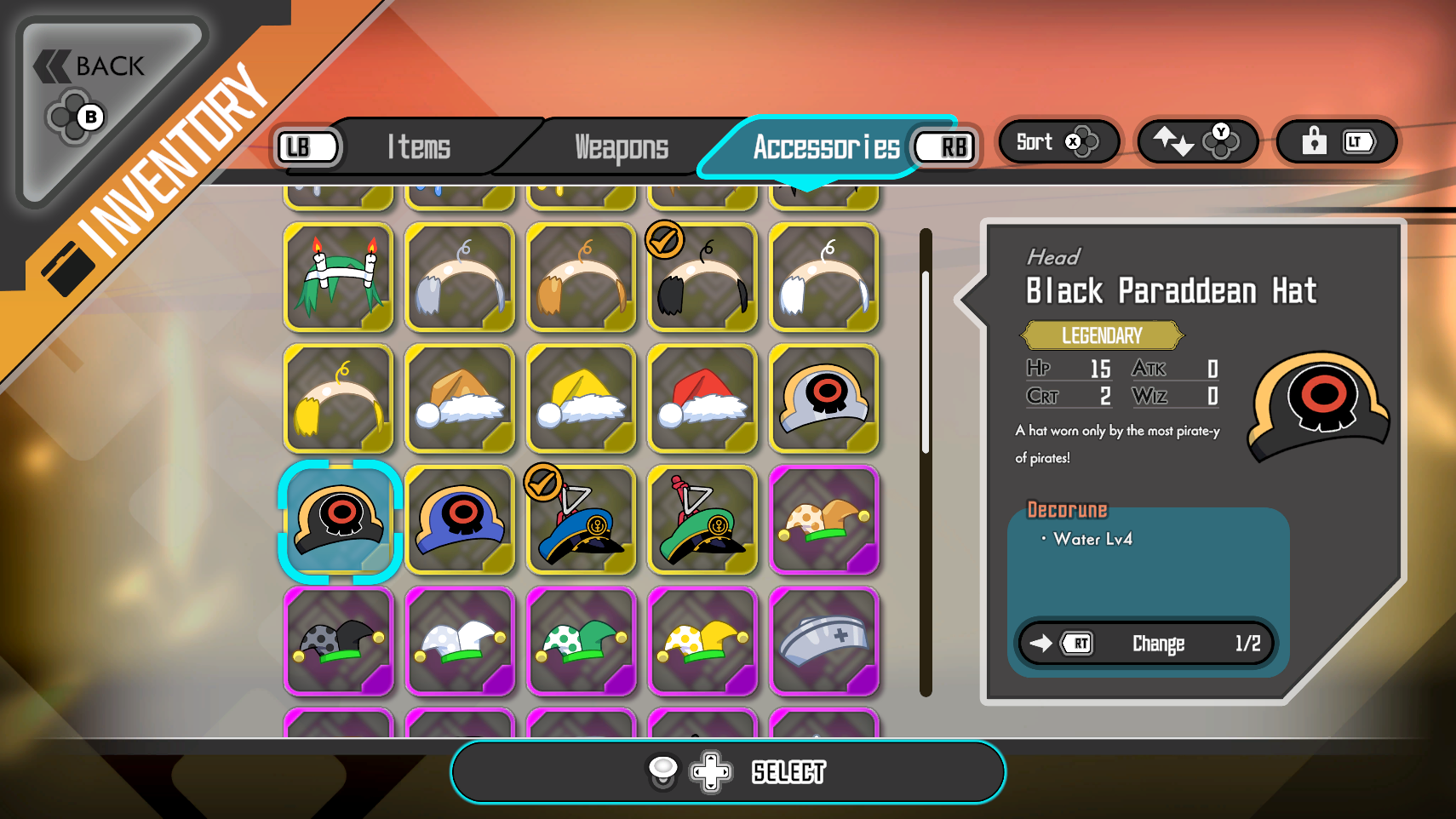Select the blue pirate skull hat
This screenshot has width=1456, height=819.
(x=461, y=520)
